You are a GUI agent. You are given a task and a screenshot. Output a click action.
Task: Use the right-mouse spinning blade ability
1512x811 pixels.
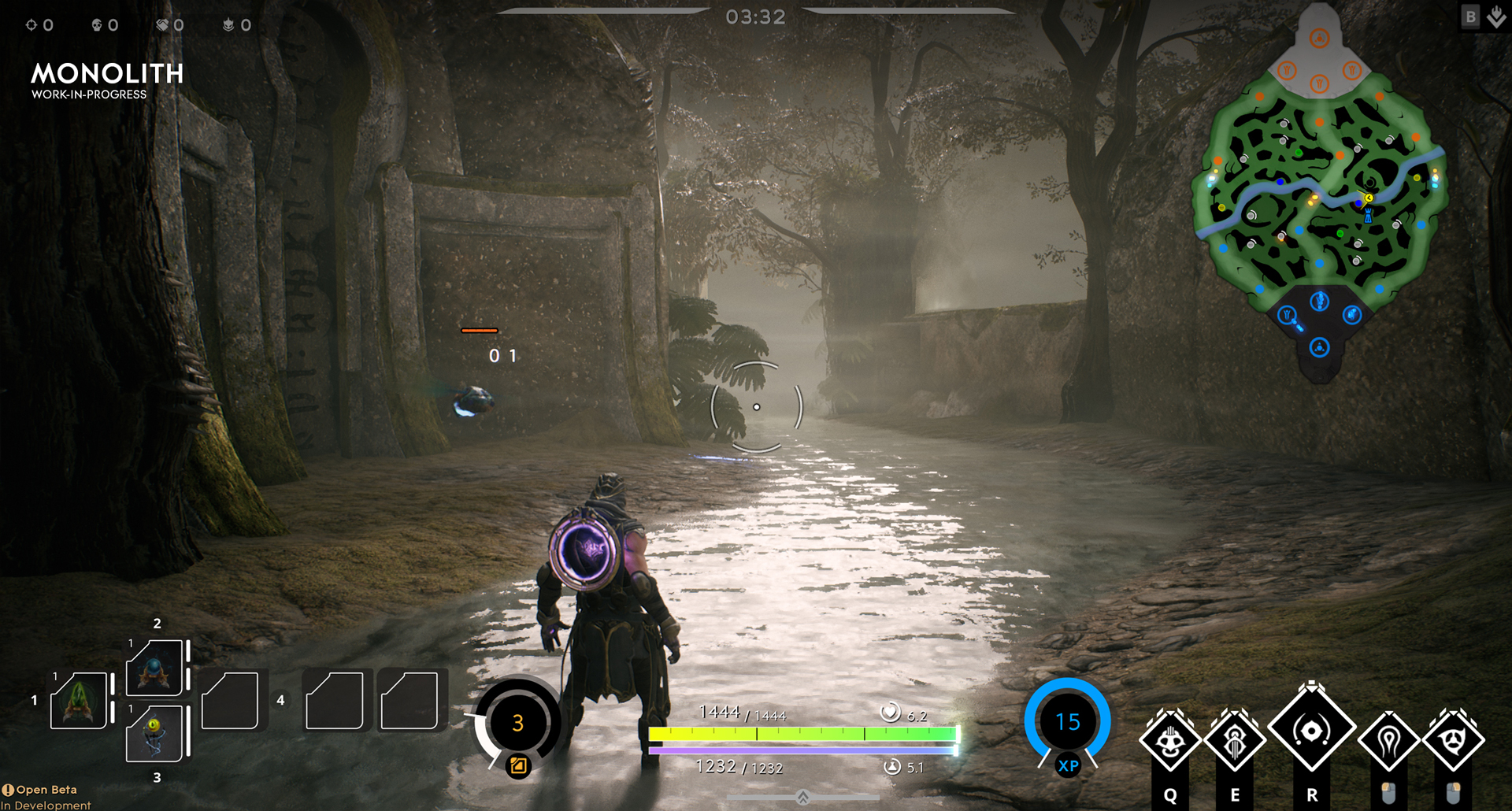tap(1454, 739)
